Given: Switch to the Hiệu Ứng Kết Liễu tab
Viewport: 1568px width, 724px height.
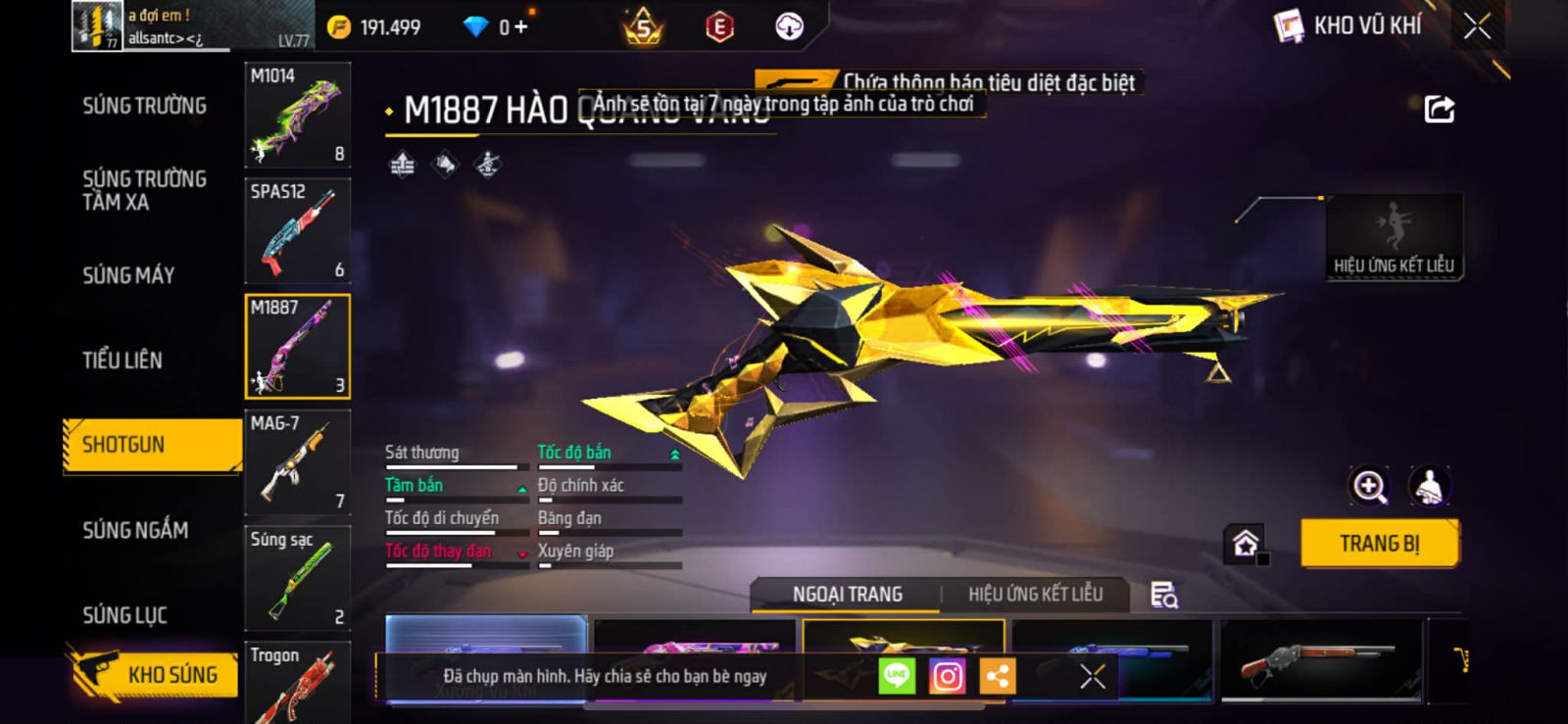Looking at the screenshot, I should point(1035,595).
